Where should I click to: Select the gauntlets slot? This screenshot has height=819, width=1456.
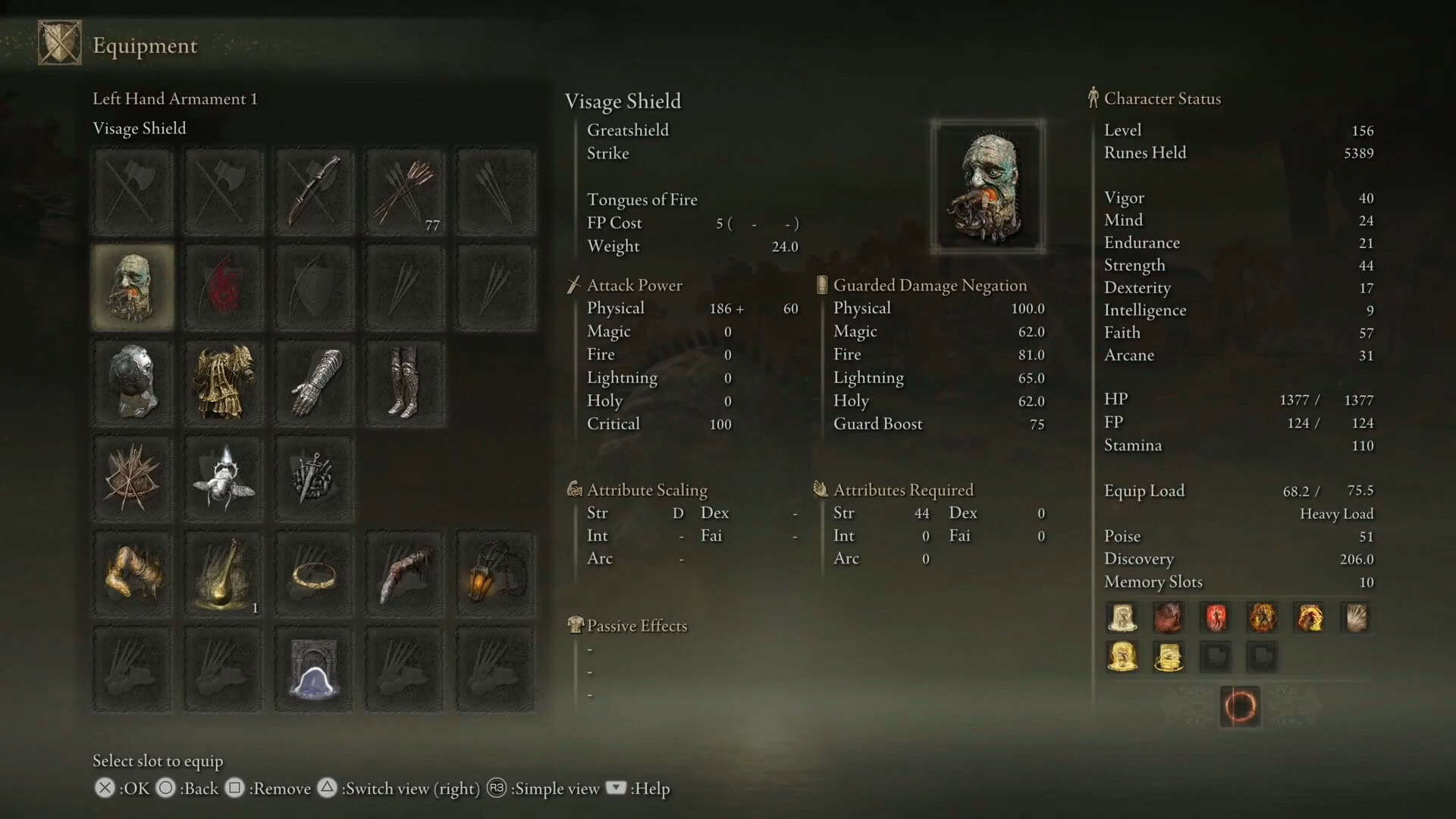[314, 382]
